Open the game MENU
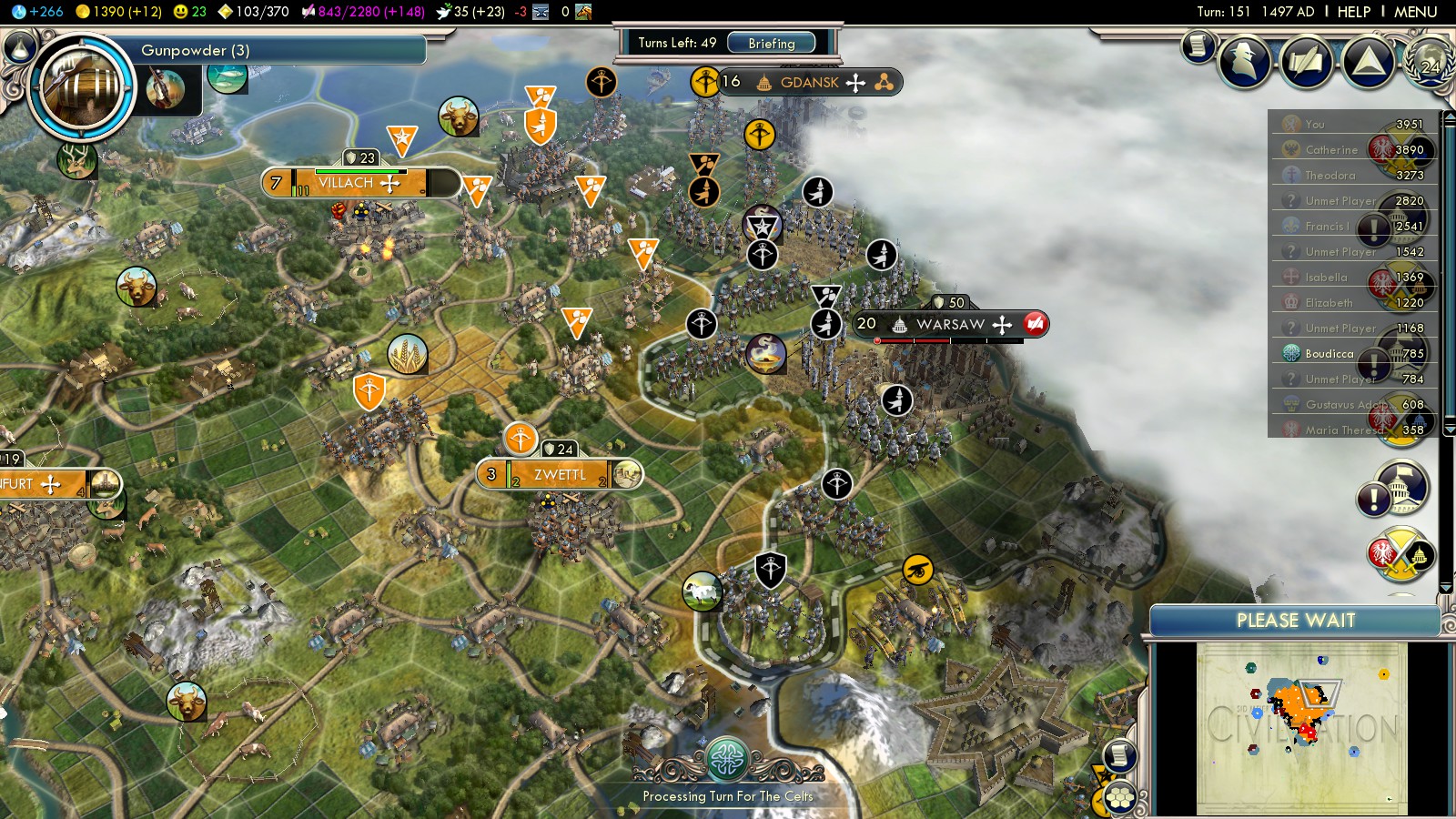The width and height of the screenshot is (1456, 819). 1415,12
